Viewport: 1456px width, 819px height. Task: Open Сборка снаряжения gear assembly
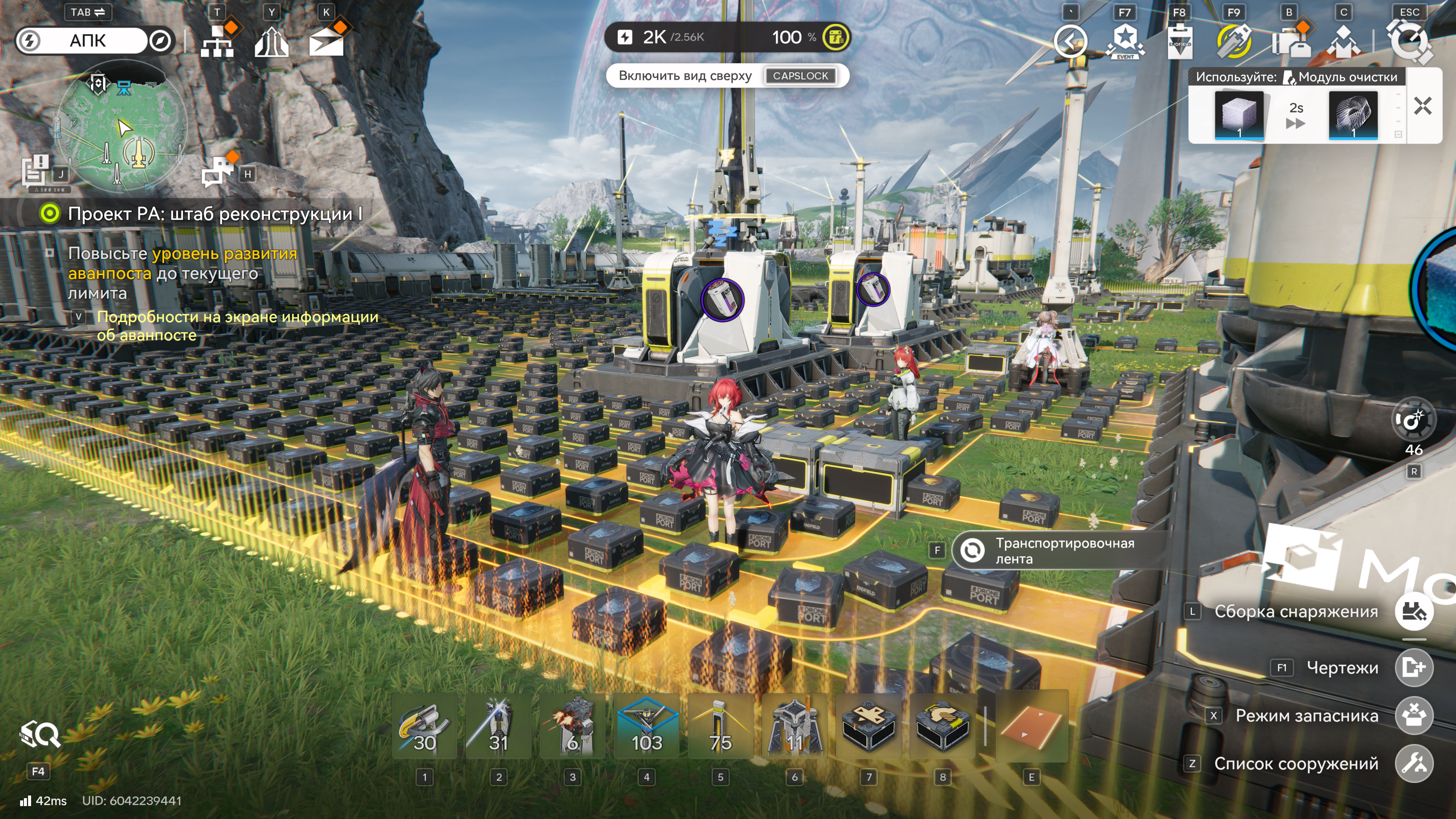click(x=1414, y=612)
